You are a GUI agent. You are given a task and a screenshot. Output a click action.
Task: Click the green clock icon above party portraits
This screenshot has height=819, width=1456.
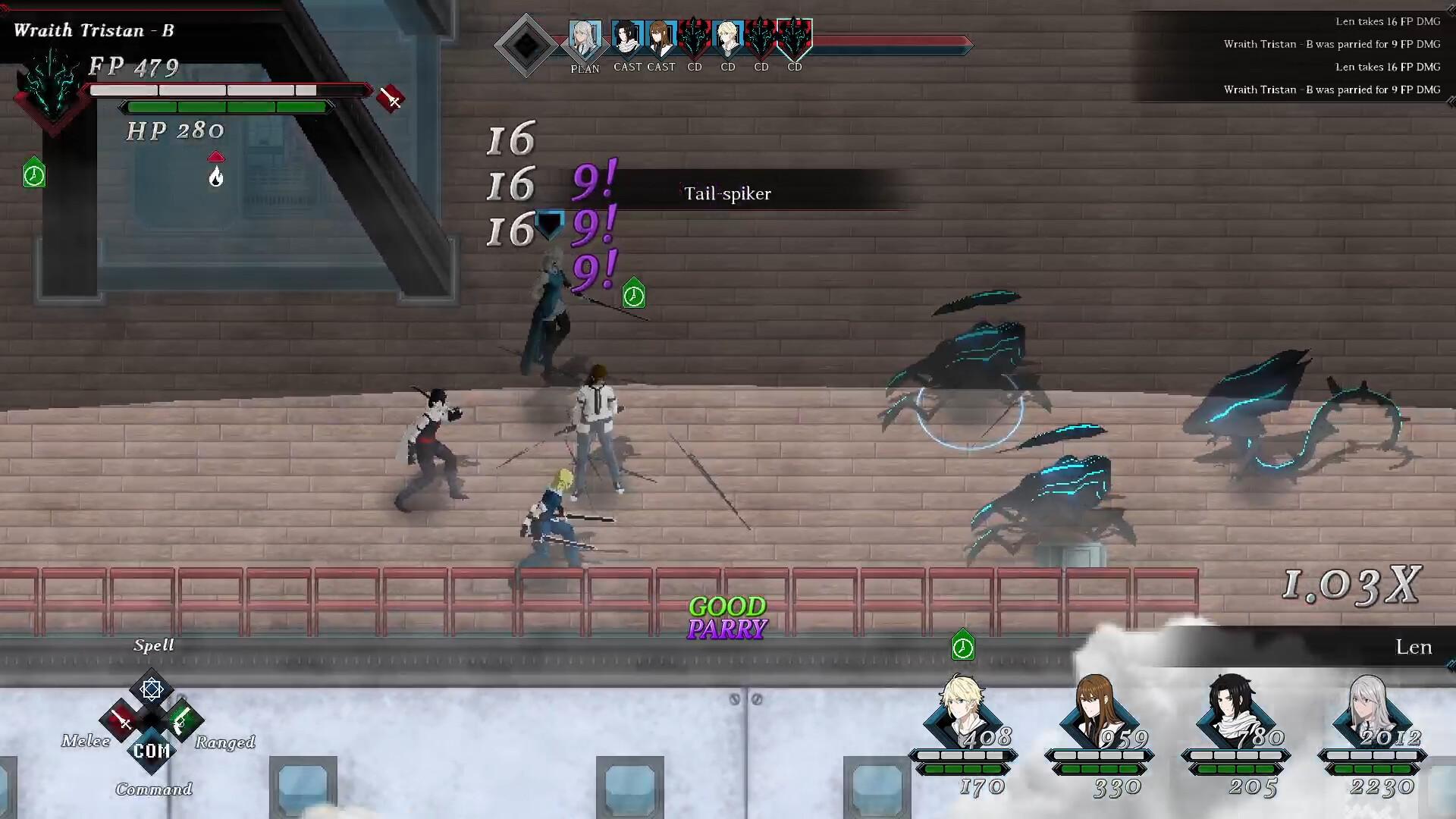[x=962, y=647]
